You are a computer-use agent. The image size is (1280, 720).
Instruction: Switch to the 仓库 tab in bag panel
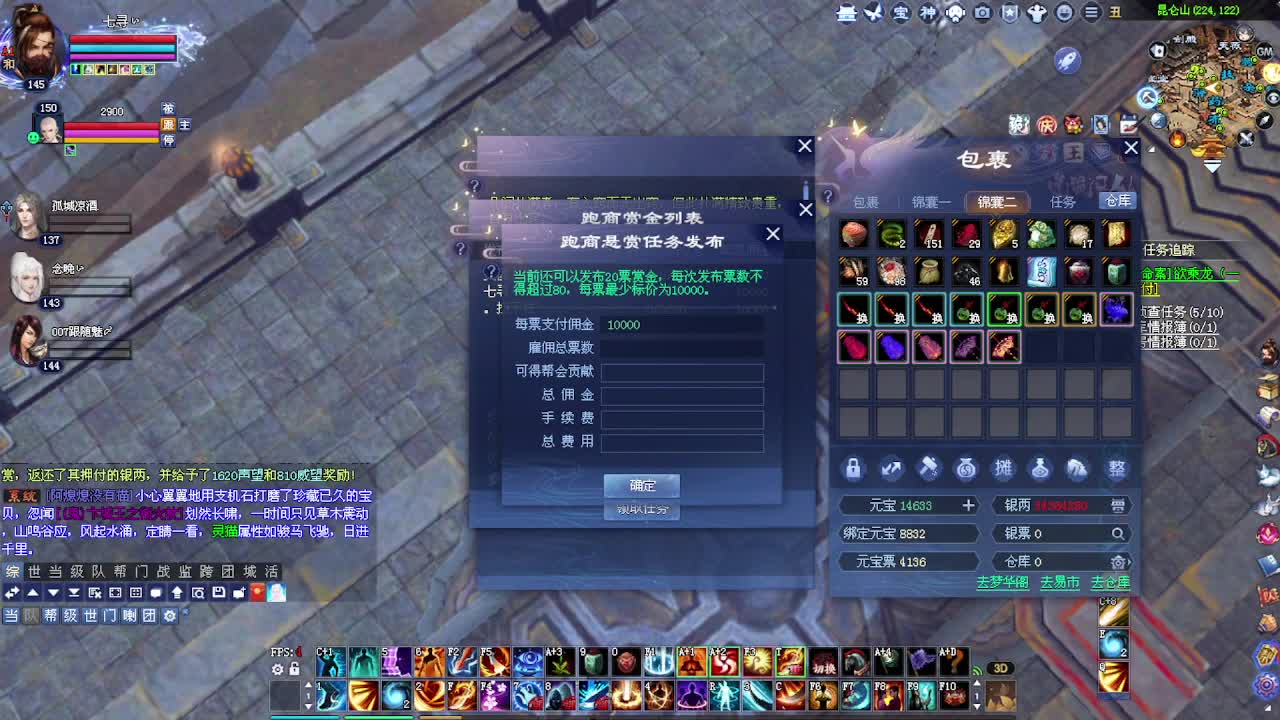[x=1117, y=200]
